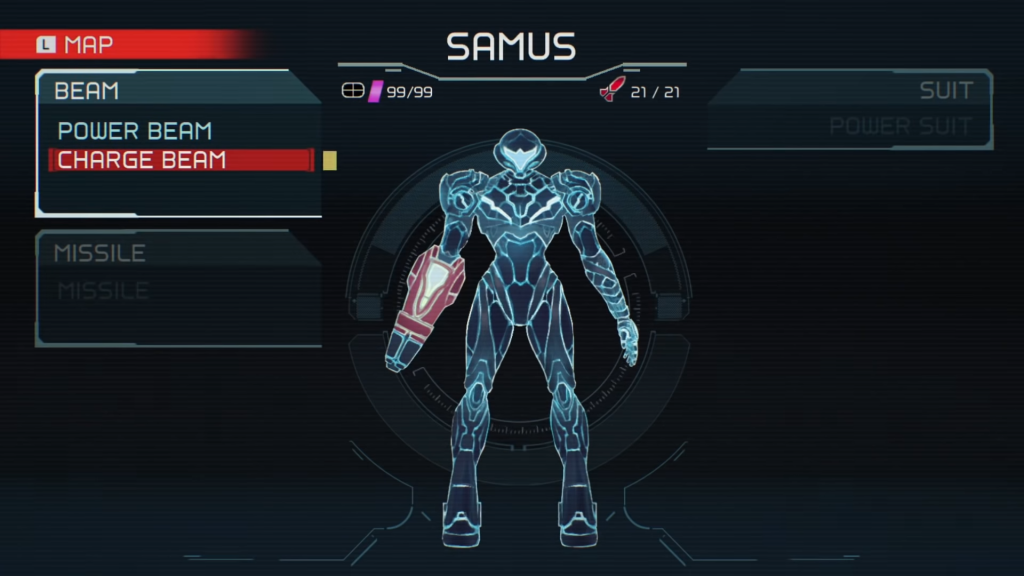Open the Power Suit entry
The width and height of the screenshot is (1024, 576).
[900, 127]
